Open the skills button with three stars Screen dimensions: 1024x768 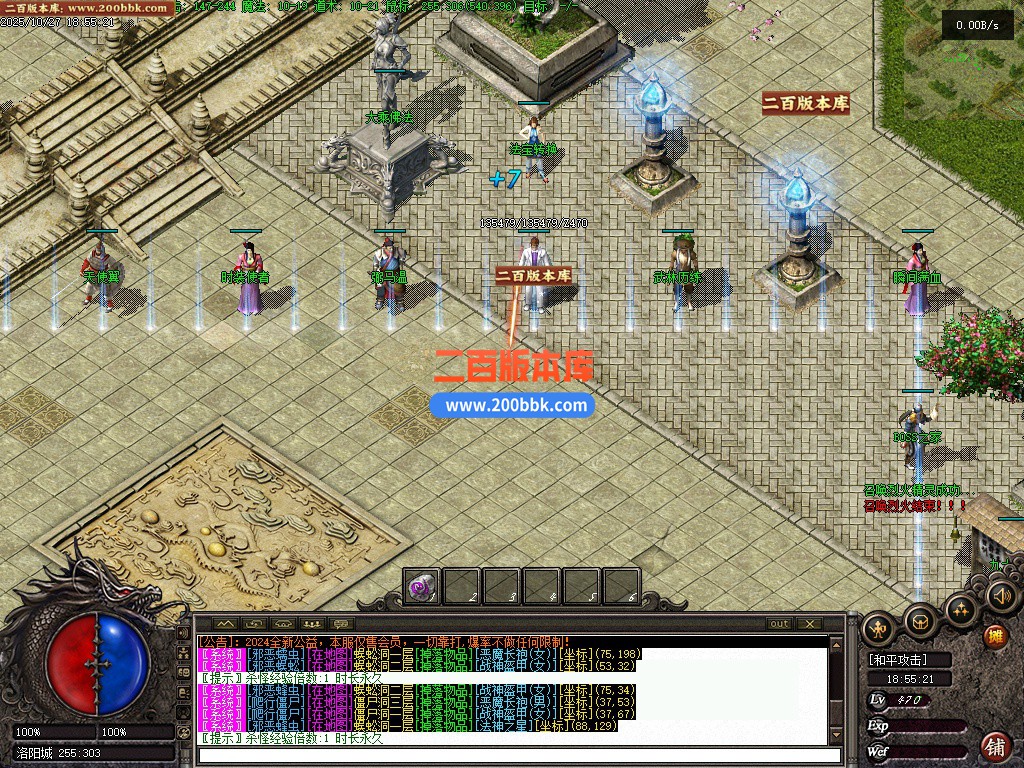(961, 609)
